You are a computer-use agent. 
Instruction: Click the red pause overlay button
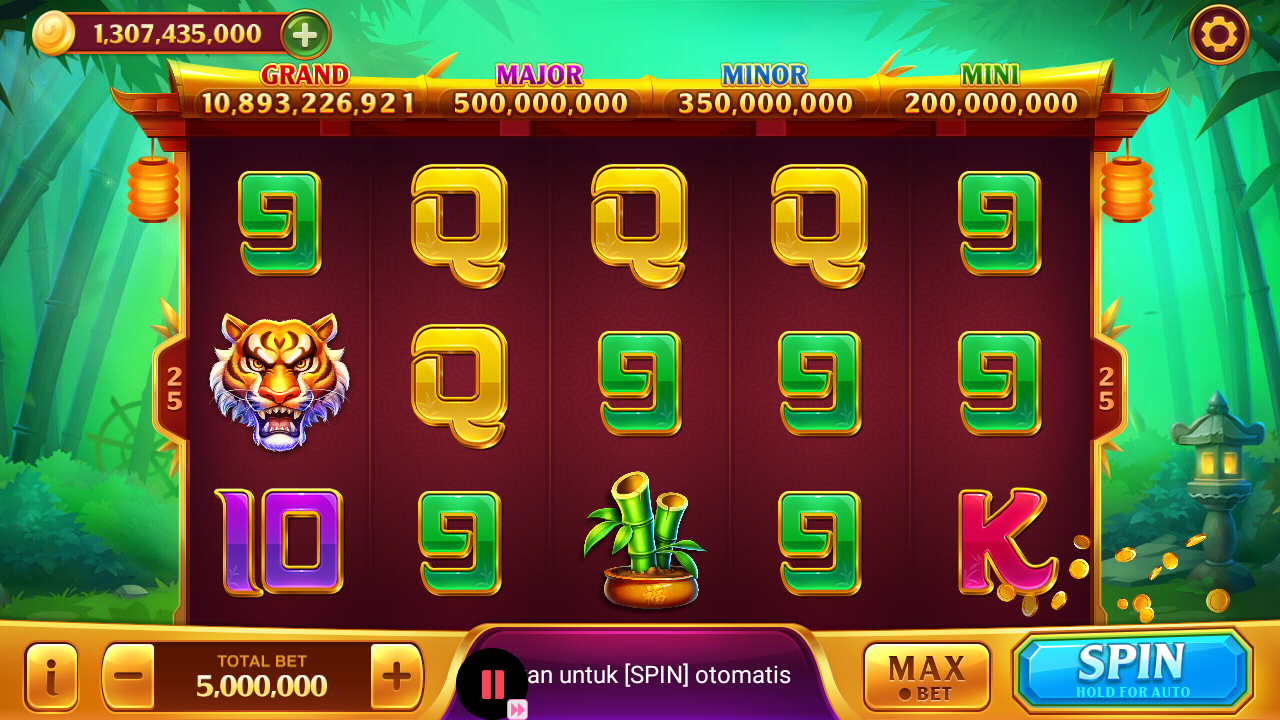[492, 683]
